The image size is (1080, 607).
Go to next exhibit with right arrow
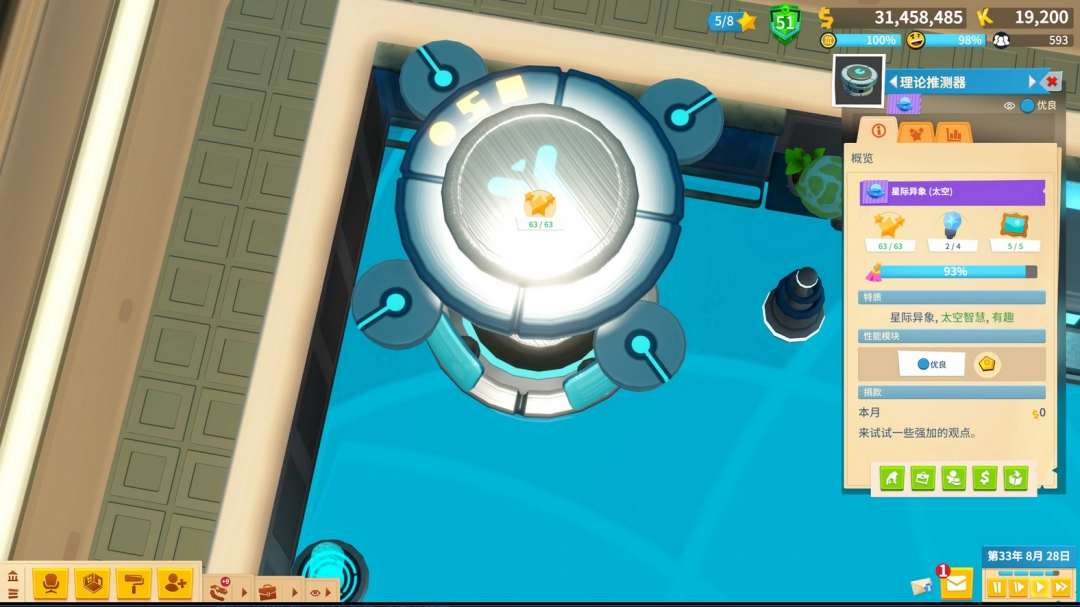pos(1032,82)
